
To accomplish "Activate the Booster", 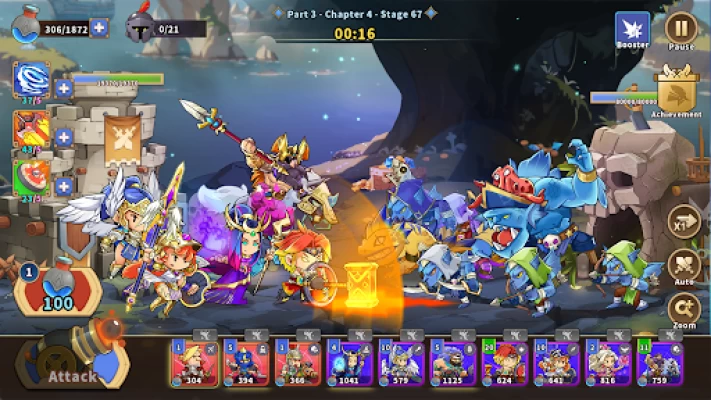I will point(632,28).
